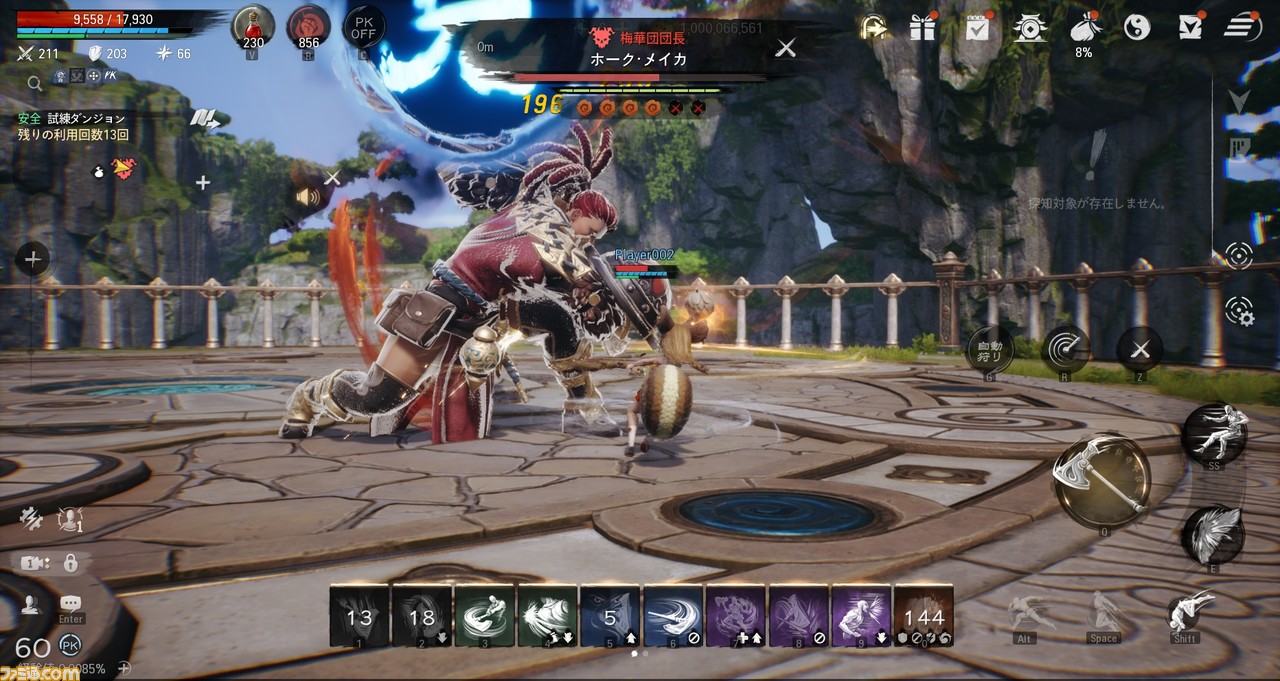Attack with the large axe button
Image resolution: width=1280 pixels, height=681 pixels.
(x=1100, y=481)
